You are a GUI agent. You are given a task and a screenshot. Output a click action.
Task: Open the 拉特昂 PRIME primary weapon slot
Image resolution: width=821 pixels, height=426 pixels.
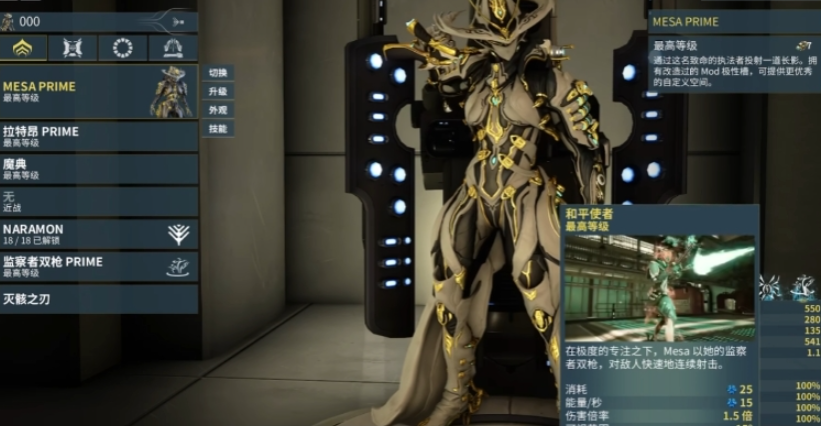click(99, 136)
